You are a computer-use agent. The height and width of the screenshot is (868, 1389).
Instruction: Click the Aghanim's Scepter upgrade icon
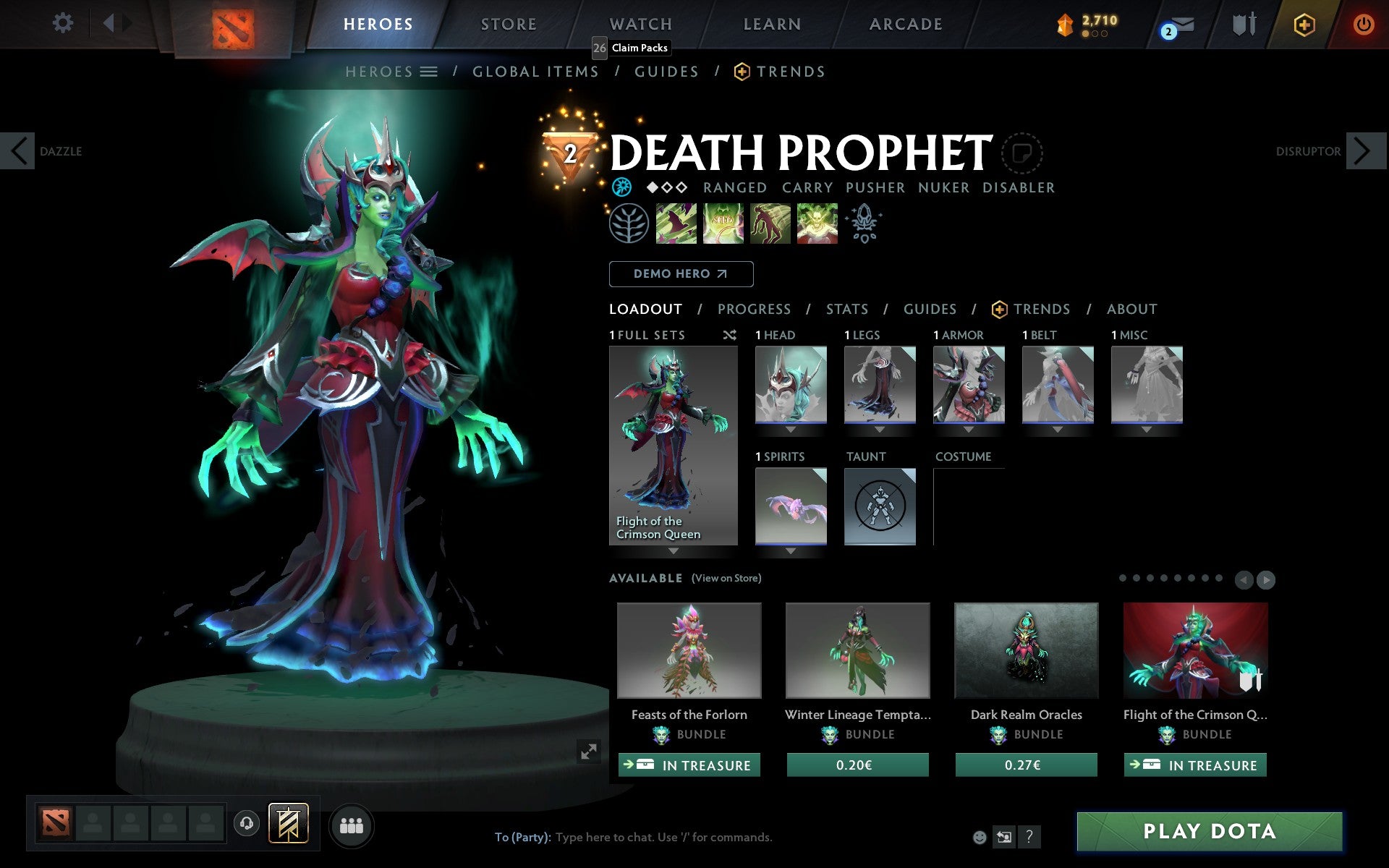coord(865,224)
